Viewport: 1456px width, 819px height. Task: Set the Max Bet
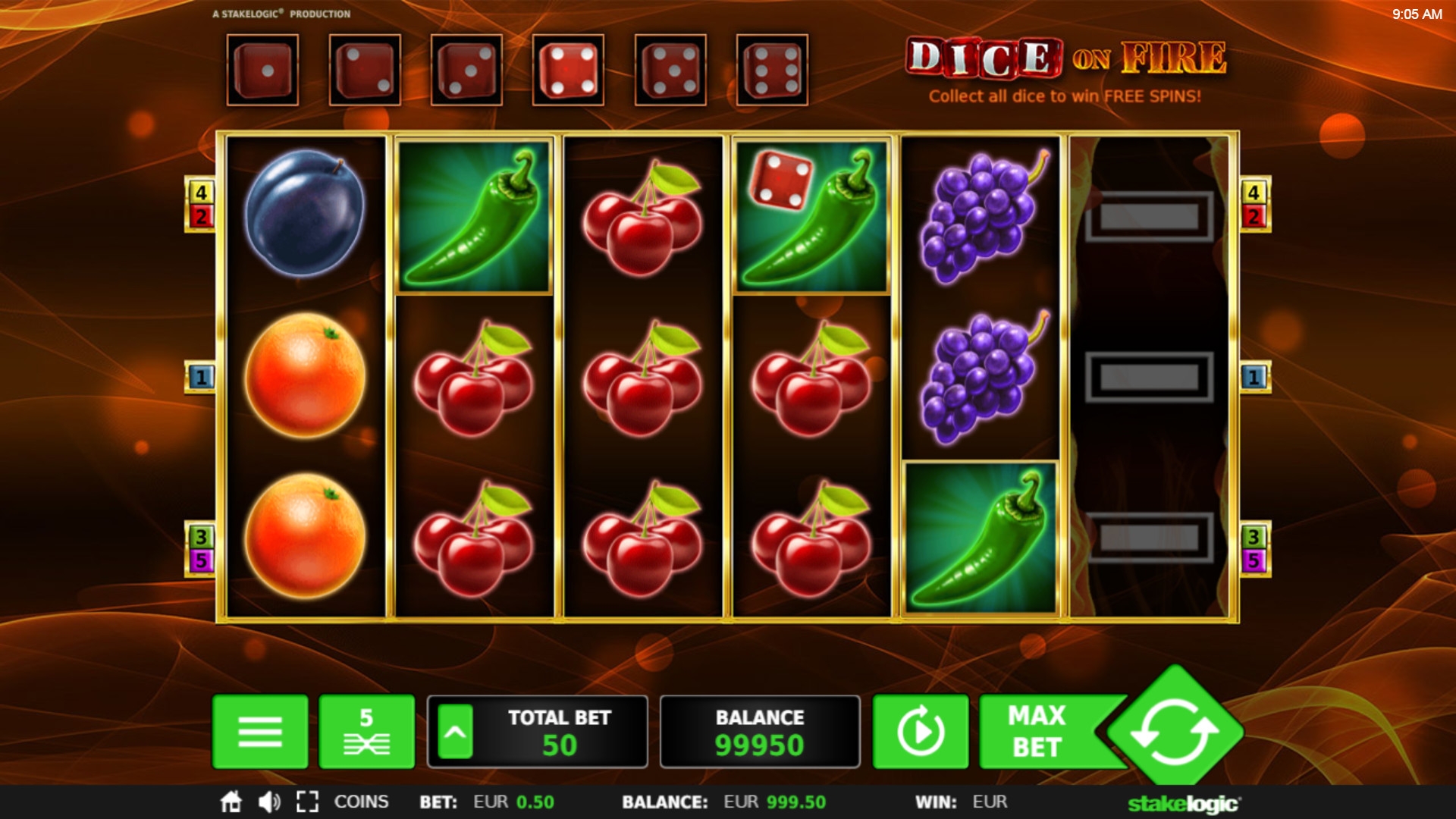point(1037,732)
